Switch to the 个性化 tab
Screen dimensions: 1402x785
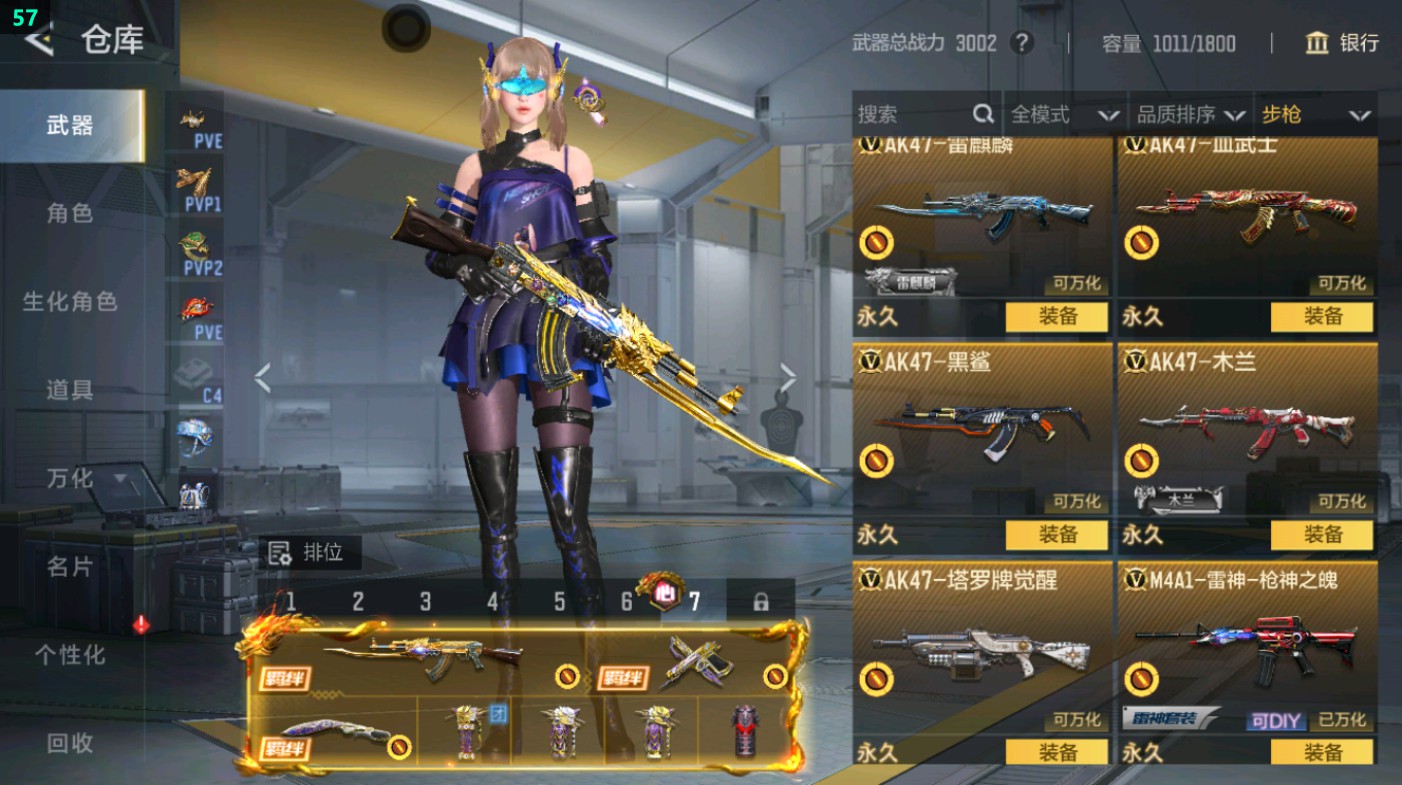click(x=70, y=654)
